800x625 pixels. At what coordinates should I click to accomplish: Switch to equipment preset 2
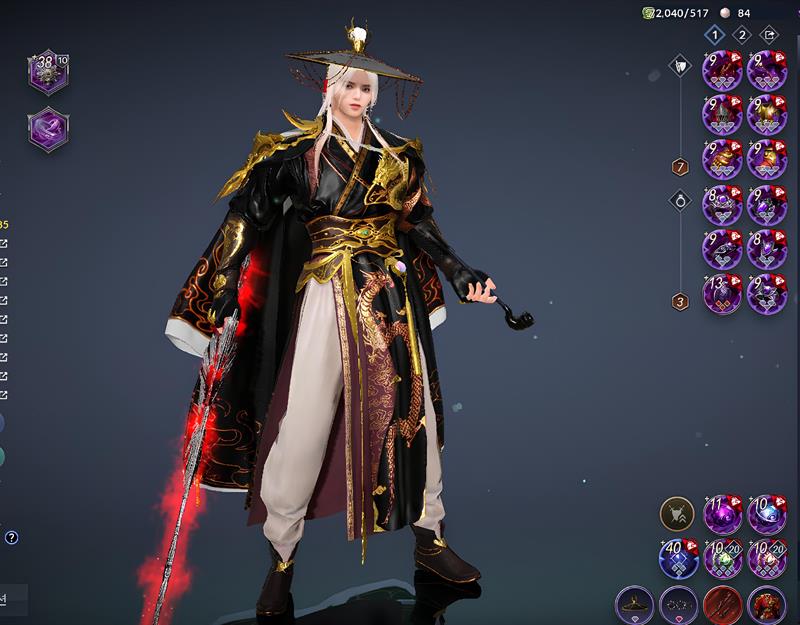pyautogui.click(x=741, y=34)
